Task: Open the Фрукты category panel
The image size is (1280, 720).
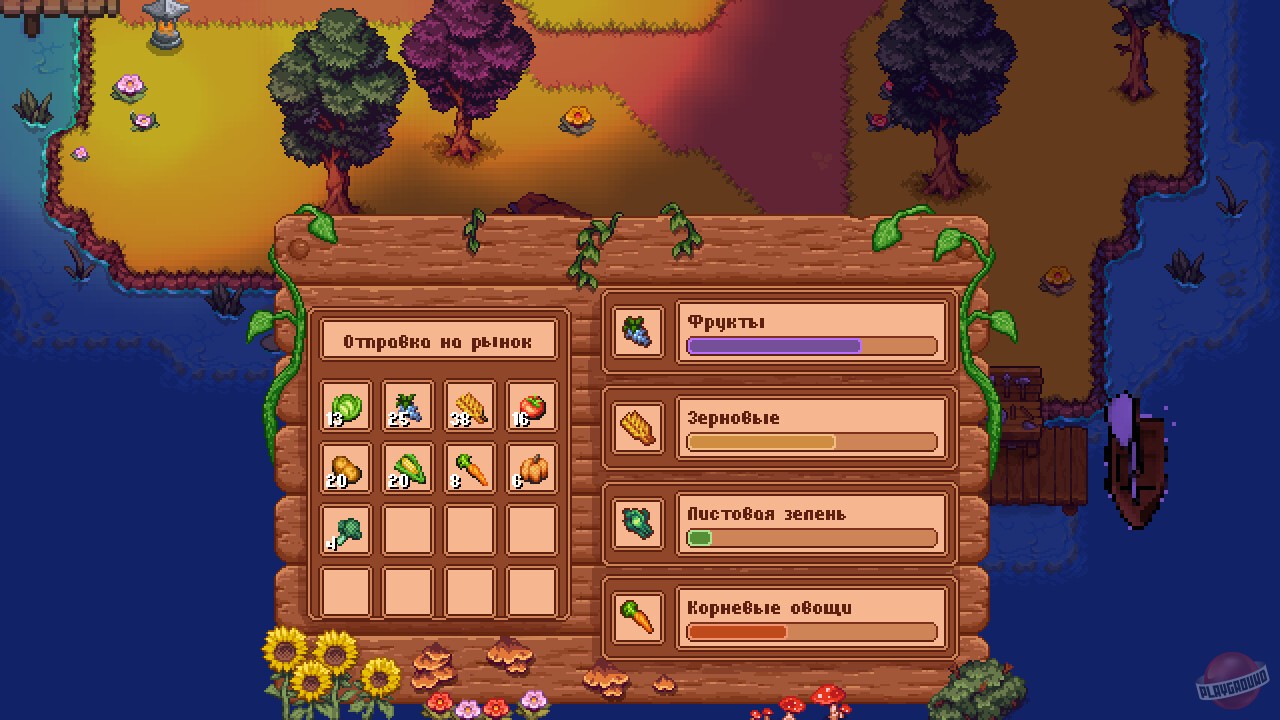Action: (x=810, y=330)
